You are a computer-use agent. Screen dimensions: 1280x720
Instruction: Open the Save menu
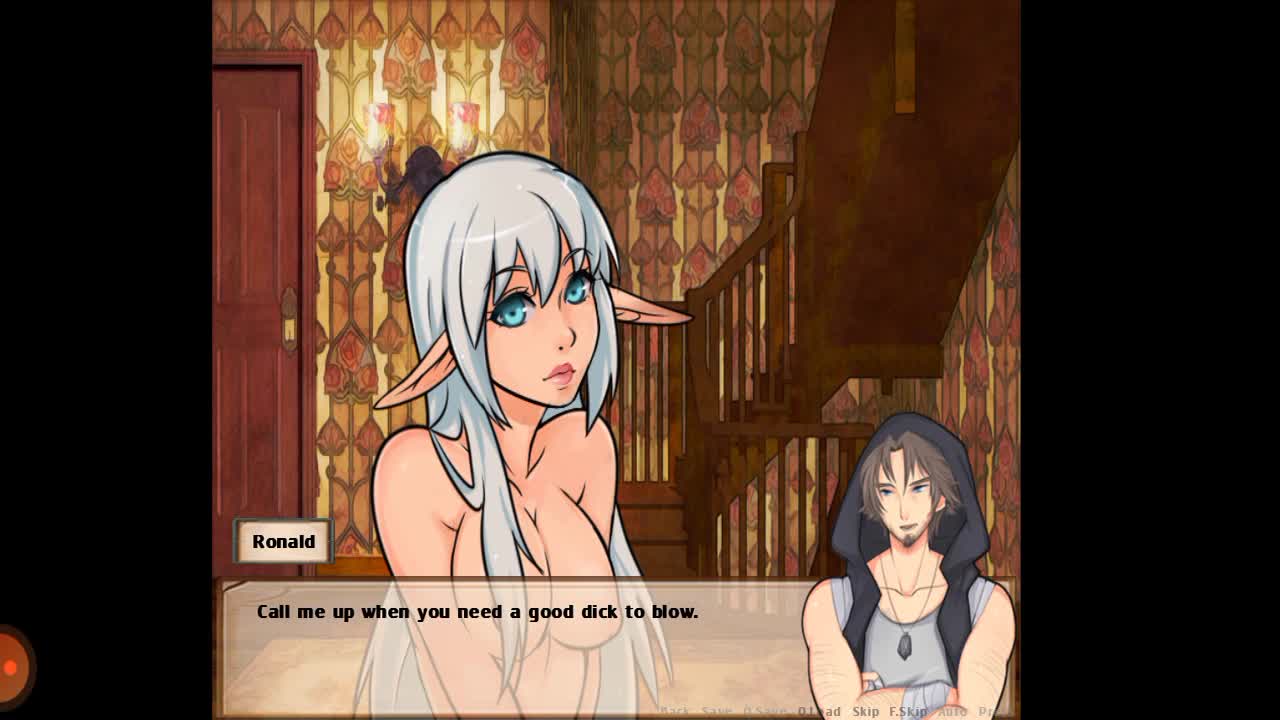[717, 711]
